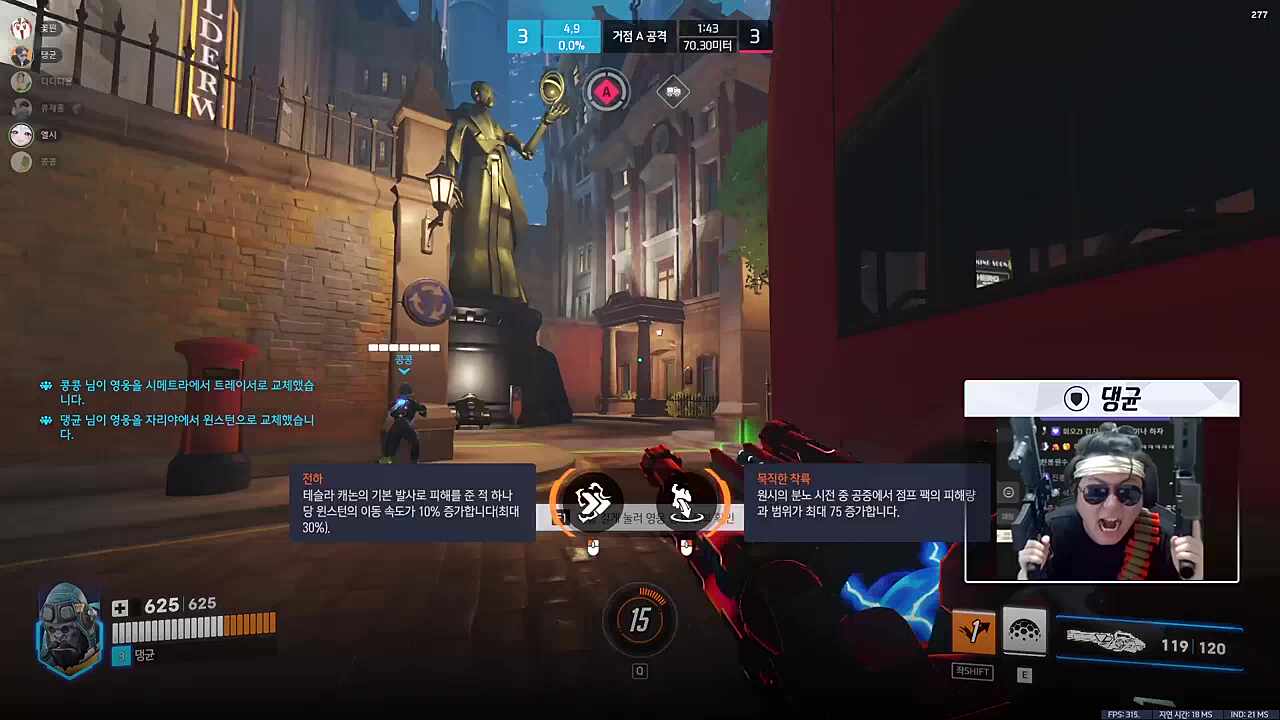Click the info icon beside the webcam overlay
The image size is (1280, 720).
tap(1008, 492)
